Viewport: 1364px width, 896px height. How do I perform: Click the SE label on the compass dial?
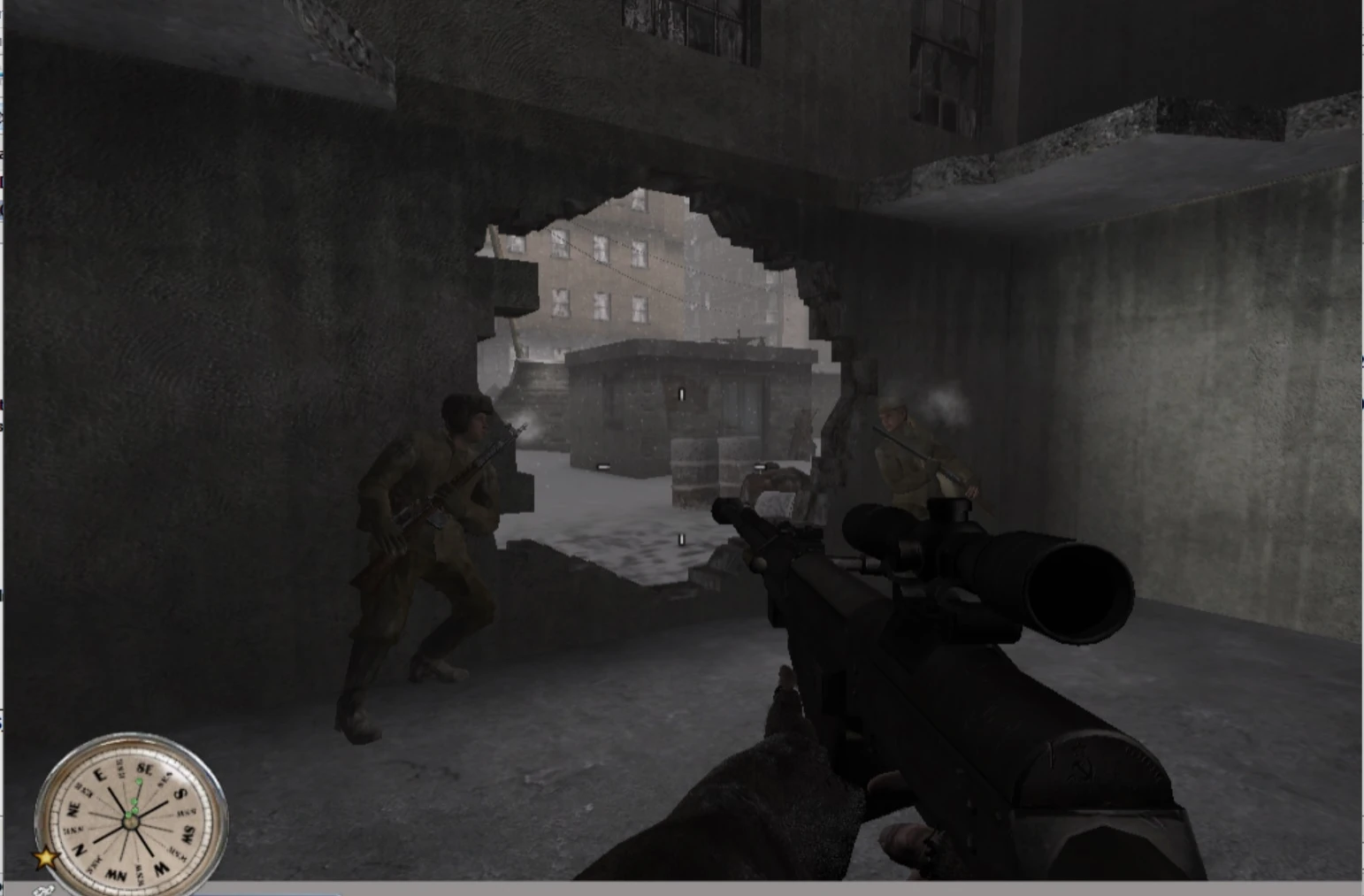pos(146,769)
